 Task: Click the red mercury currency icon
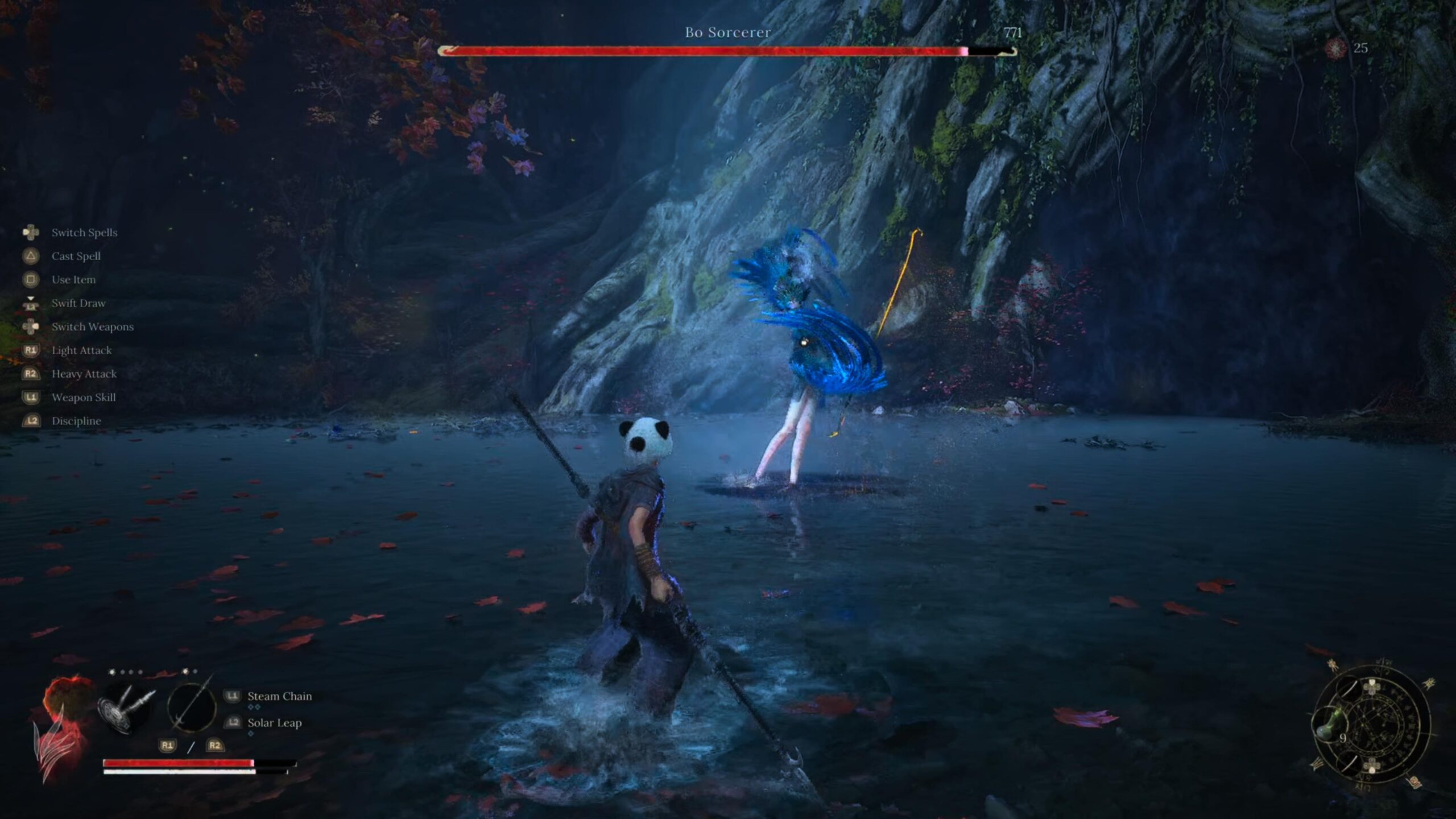click(x=1335, y=48)
